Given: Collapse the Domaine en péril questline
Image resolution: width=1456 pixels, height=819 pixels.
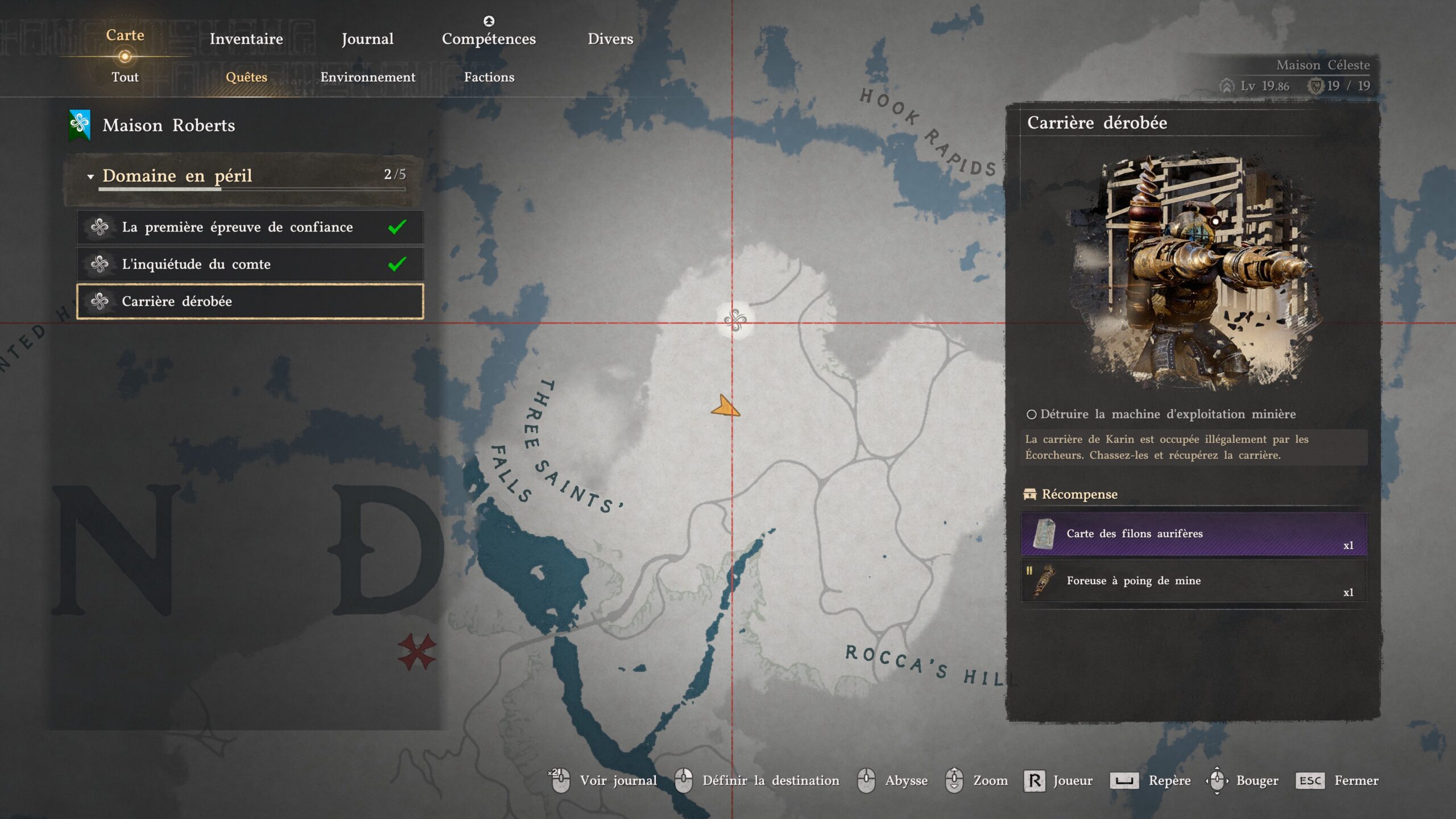Looking at the screenshot, I should [x=90, y=176].
